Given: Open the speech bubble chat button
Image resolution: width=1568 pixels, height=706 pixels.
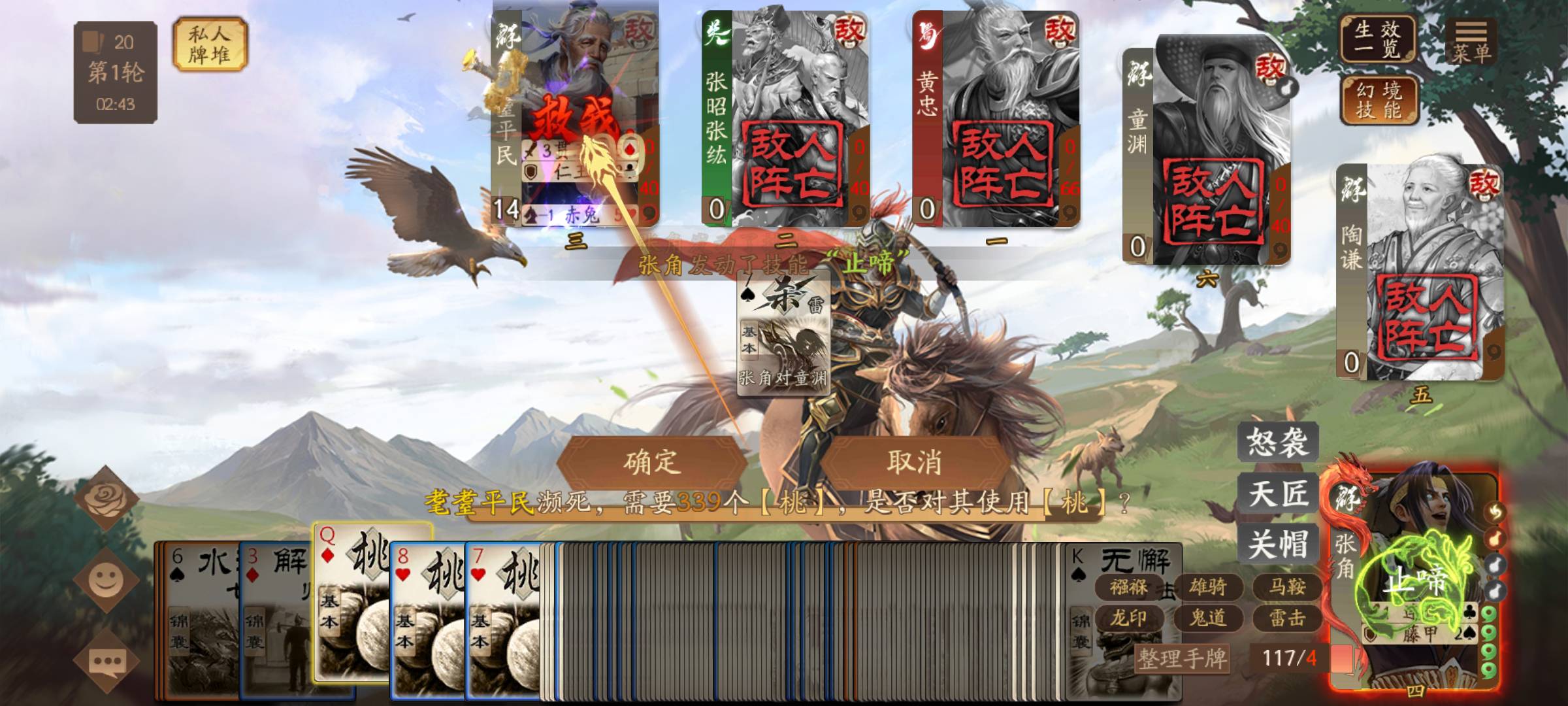Looking at the screenshot, I should click(x=106, y=662).
